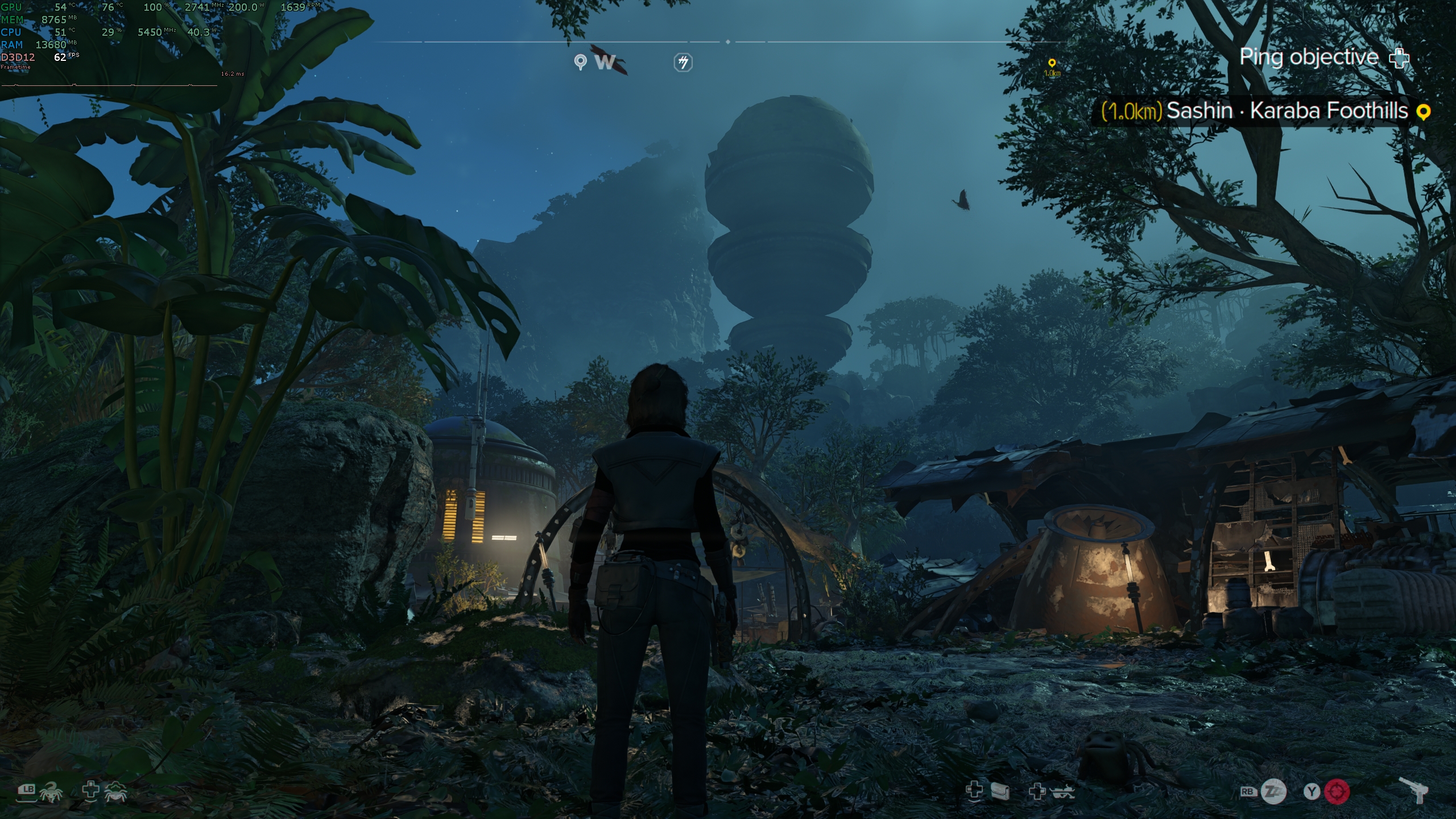The height and width of the screenshot is (819, 1456).
Task: Click the white map pin on the compass
Action: [580, 61]
